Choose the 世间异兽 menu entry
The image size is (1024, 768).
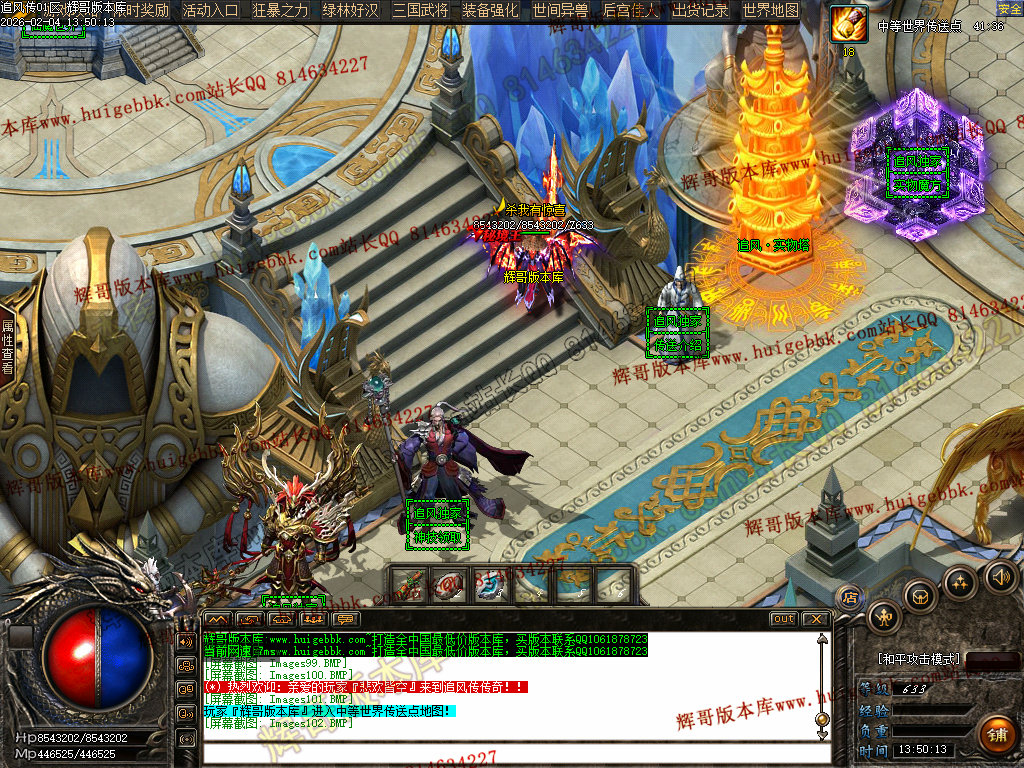point(560,11)
